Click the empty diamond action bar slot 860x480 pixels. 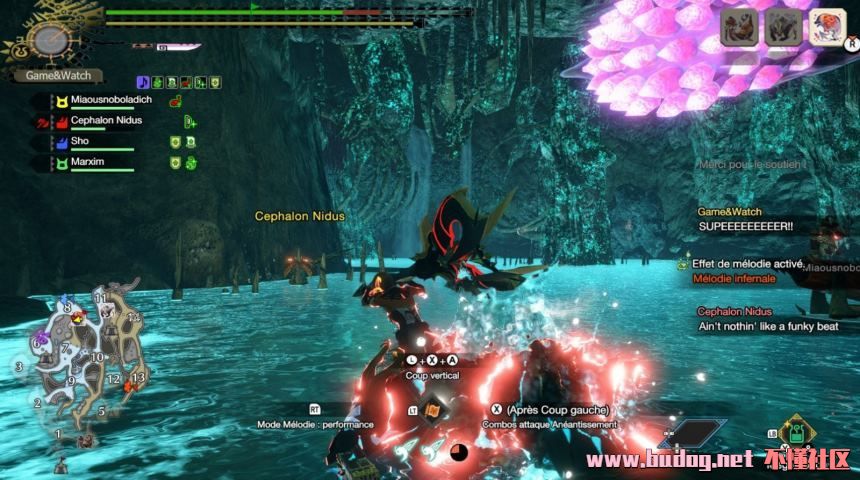pyautogui.click(x=692, y=433)
